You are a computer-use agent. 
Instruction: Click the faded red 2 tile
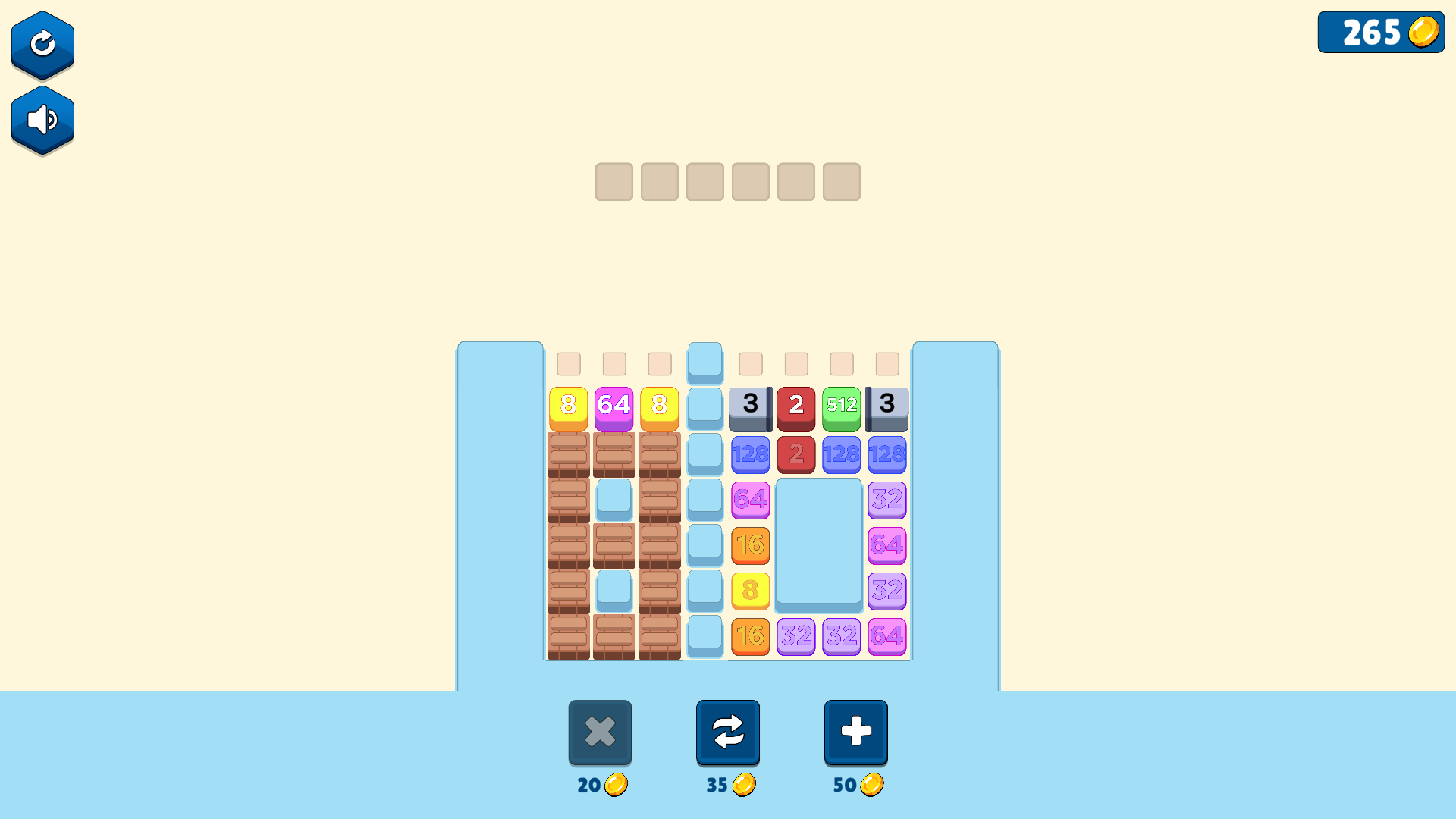click(x=796, y=455)
